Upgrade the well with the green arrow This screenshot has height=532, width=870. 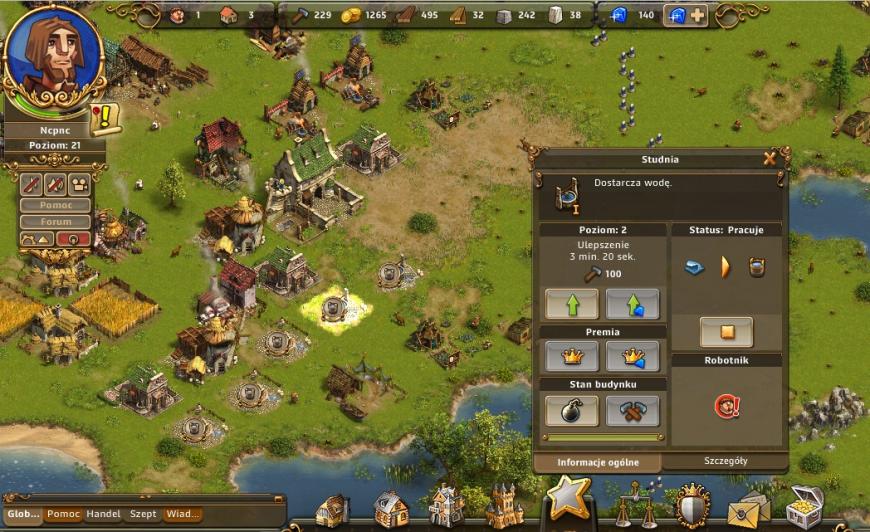coord(572,303)
